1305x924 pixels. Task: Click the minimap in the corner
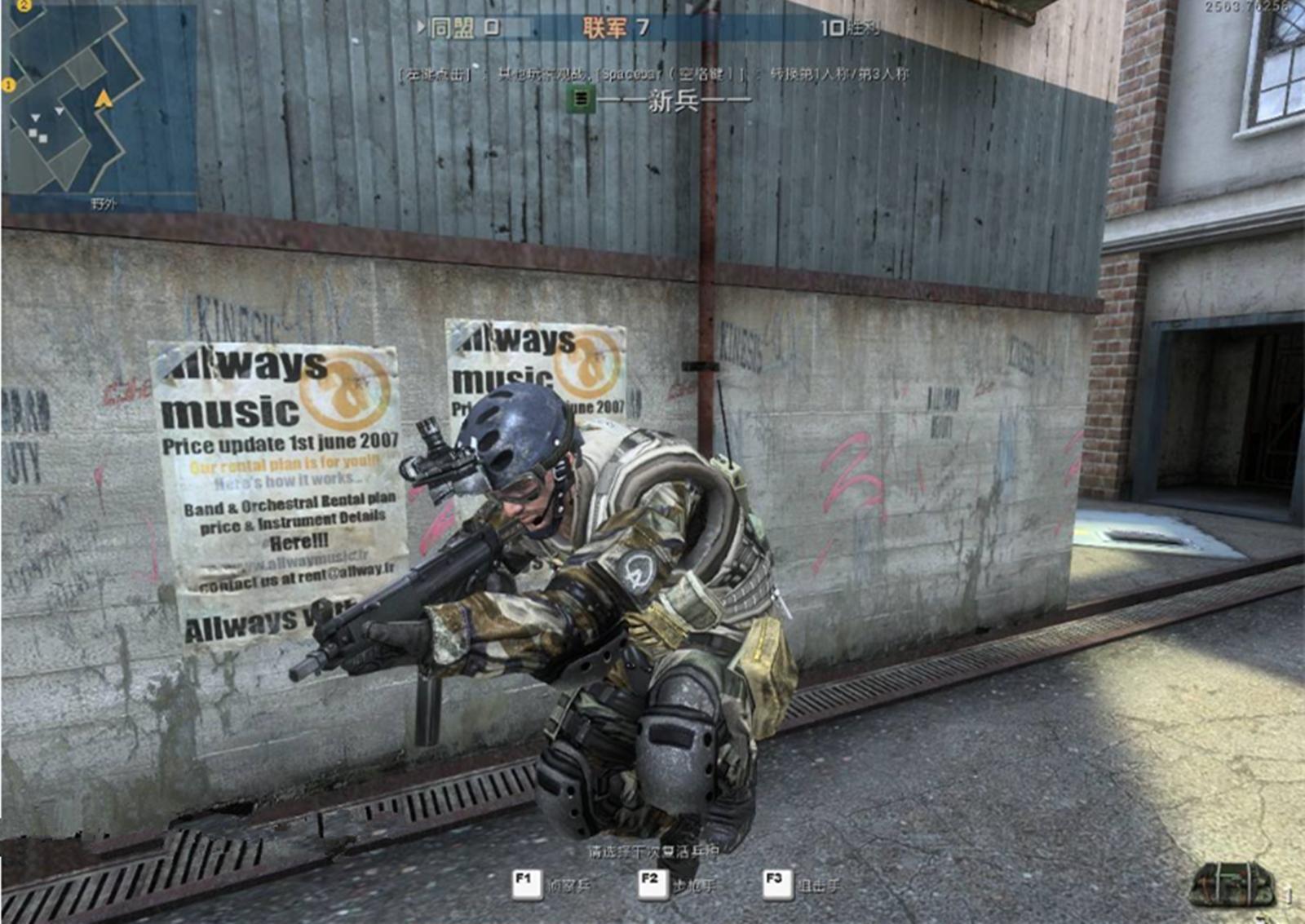pyautogui.click(x=99, y=102)
